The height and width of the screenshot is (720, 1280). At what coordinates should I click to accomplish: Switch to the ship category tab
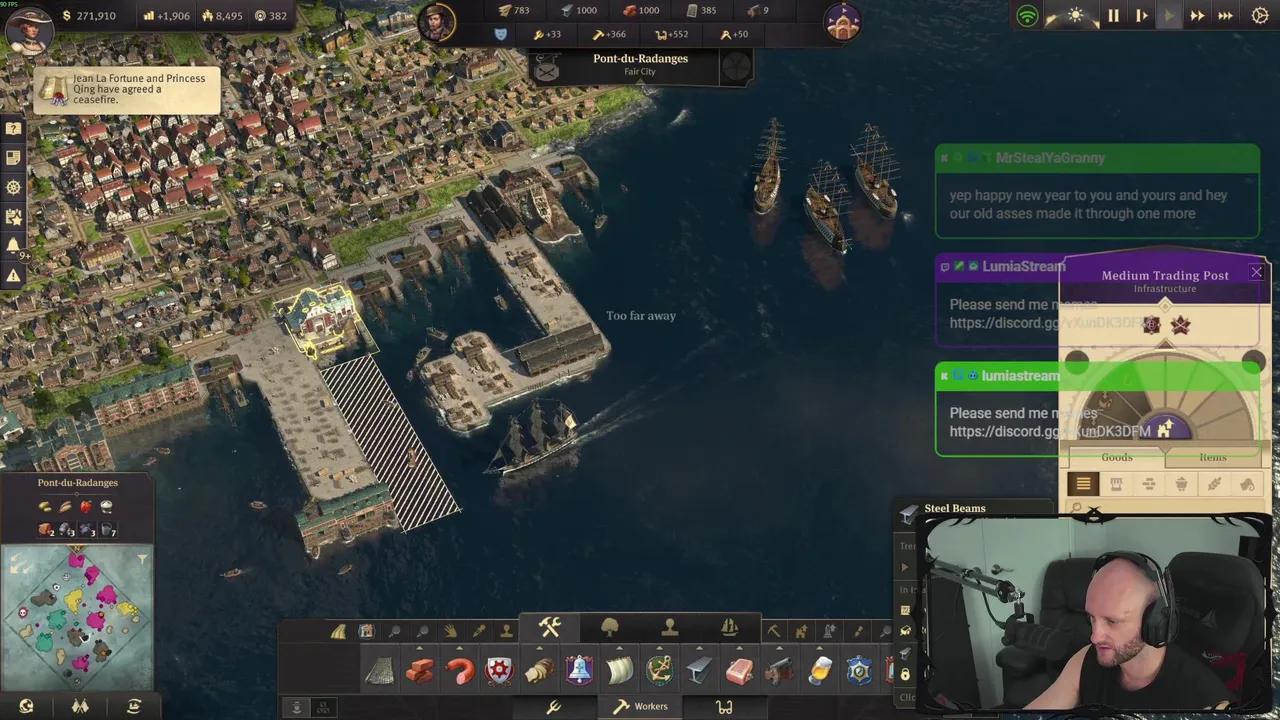pos(730,628)
